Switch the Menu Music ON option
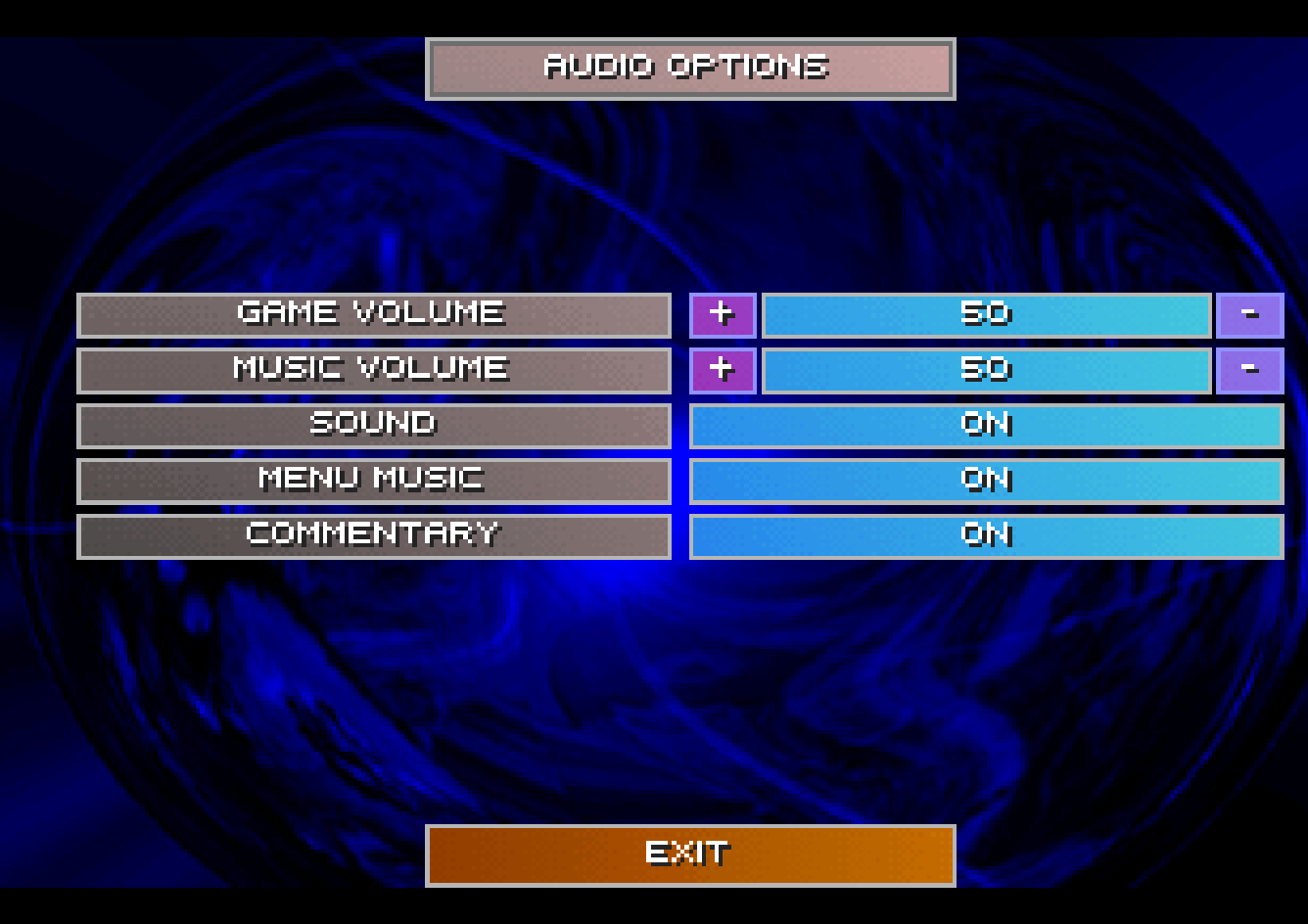This screenshot has height=924, width=1308. coord(986,481)
